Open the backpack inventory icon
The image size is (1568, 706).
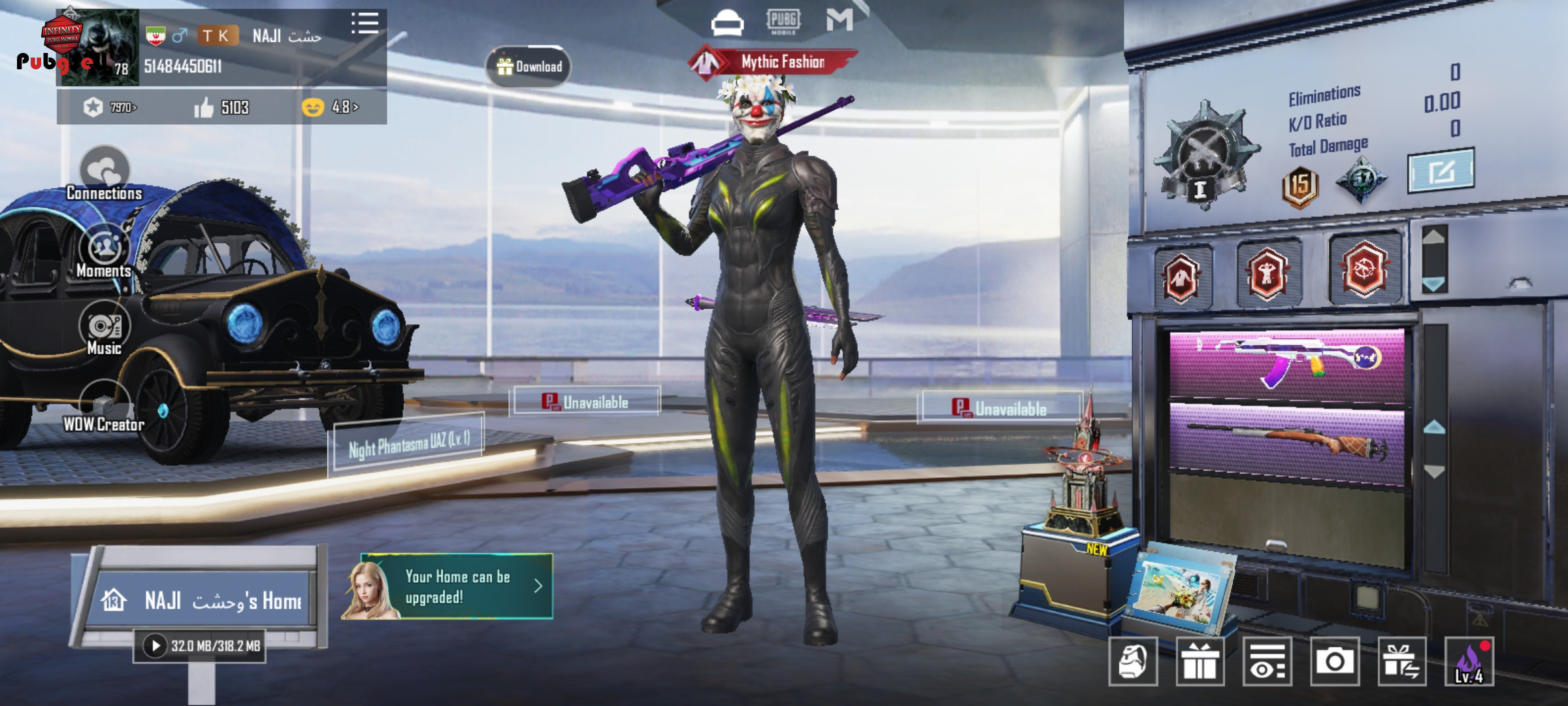1133,662
